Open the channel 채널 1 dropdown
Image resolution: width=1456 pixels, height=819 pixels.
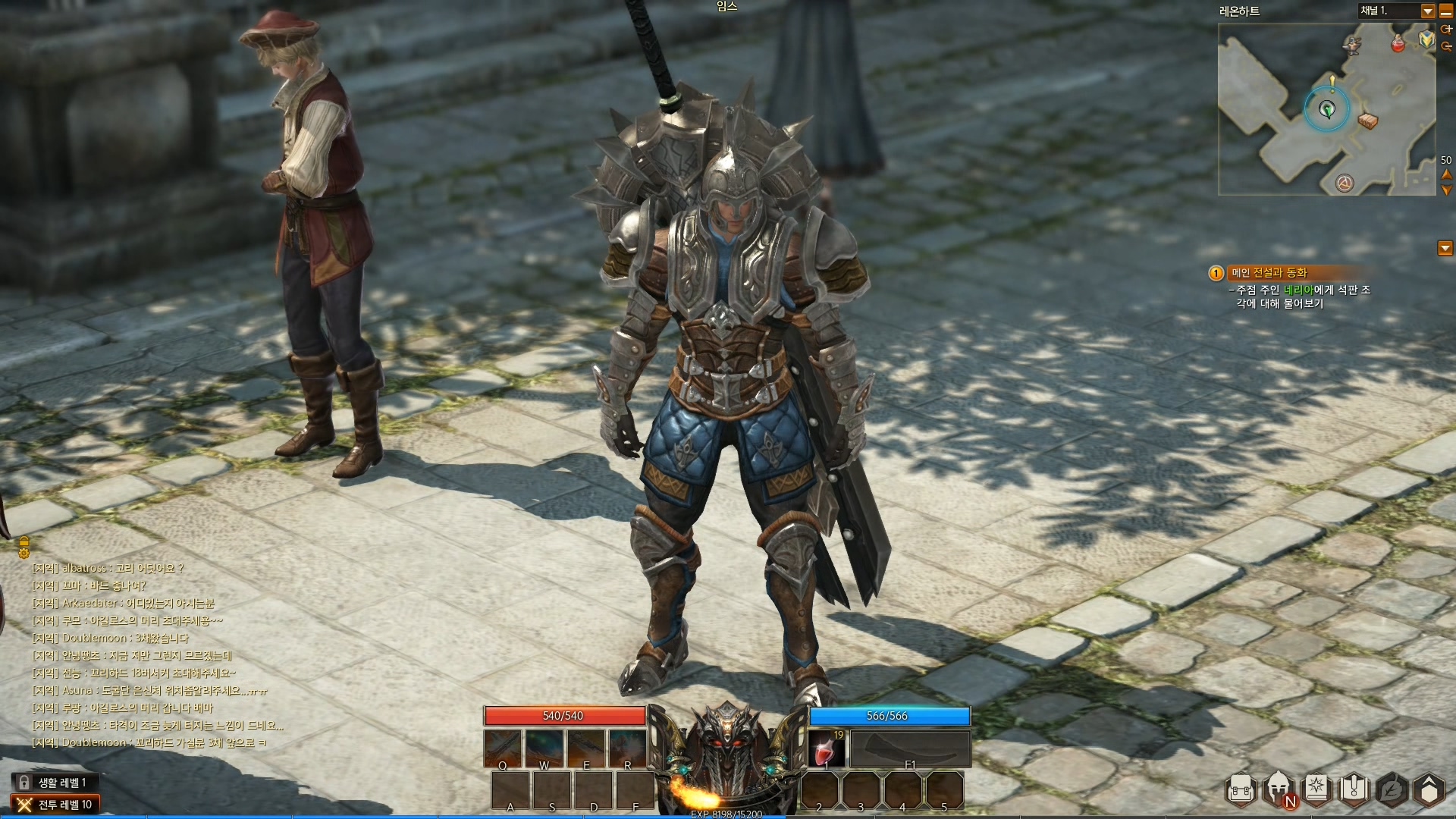1427,11
